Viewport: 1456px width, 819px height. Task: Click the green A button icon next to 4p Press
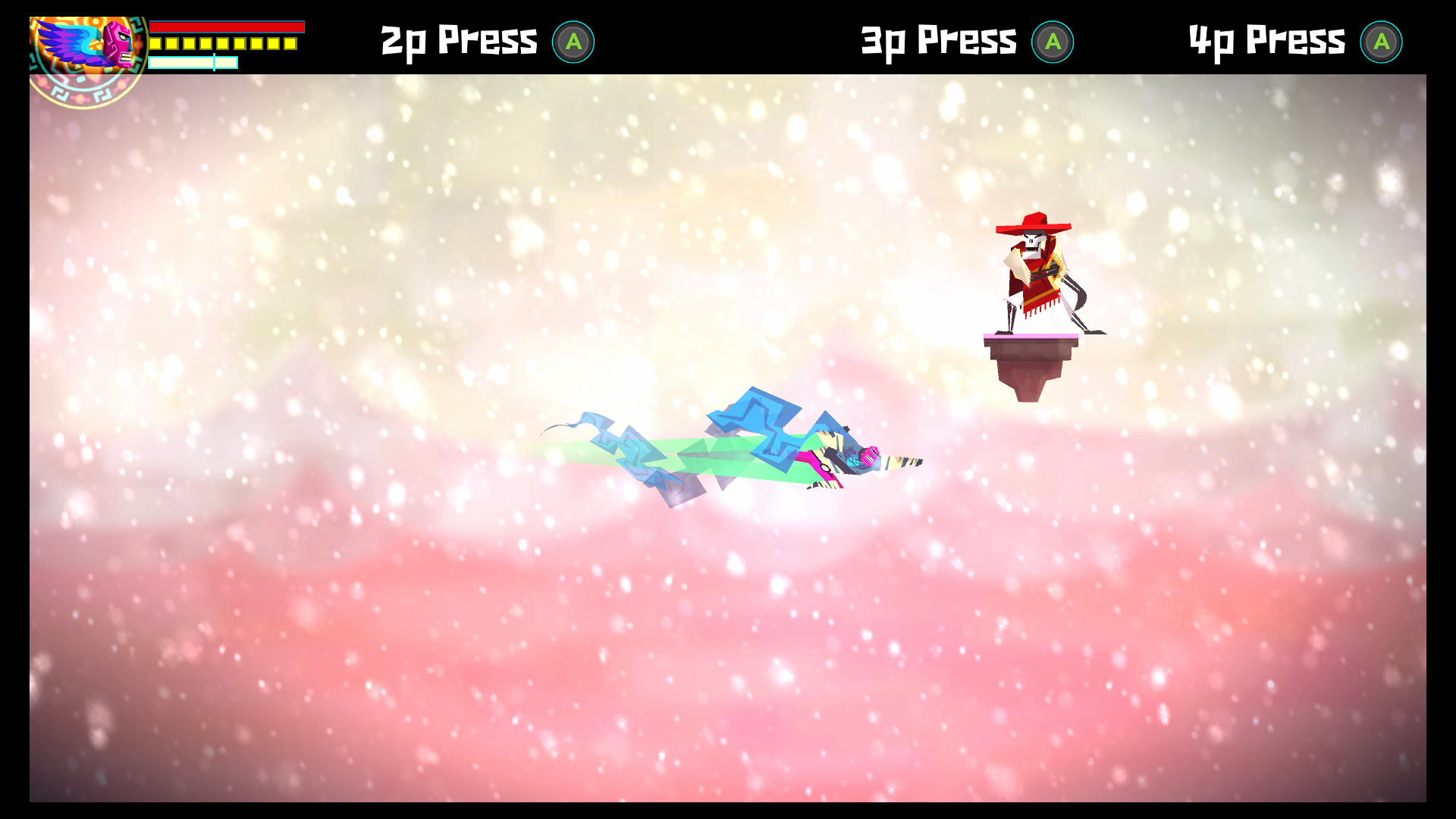(1382, 42)
